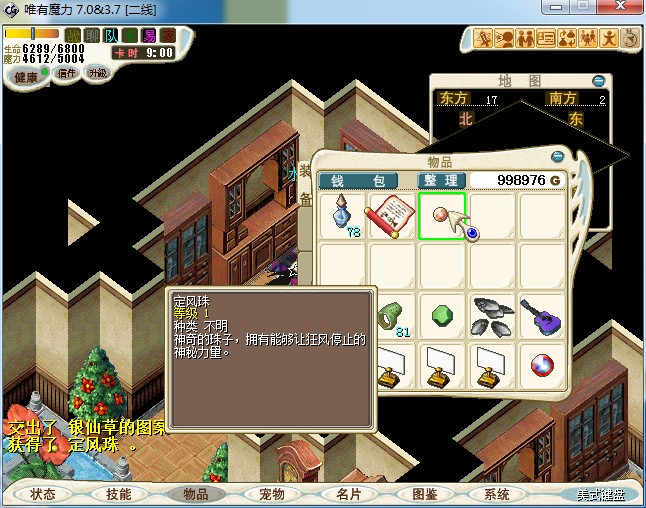
Task: Select the red scroll item
Action: (391, 214)
